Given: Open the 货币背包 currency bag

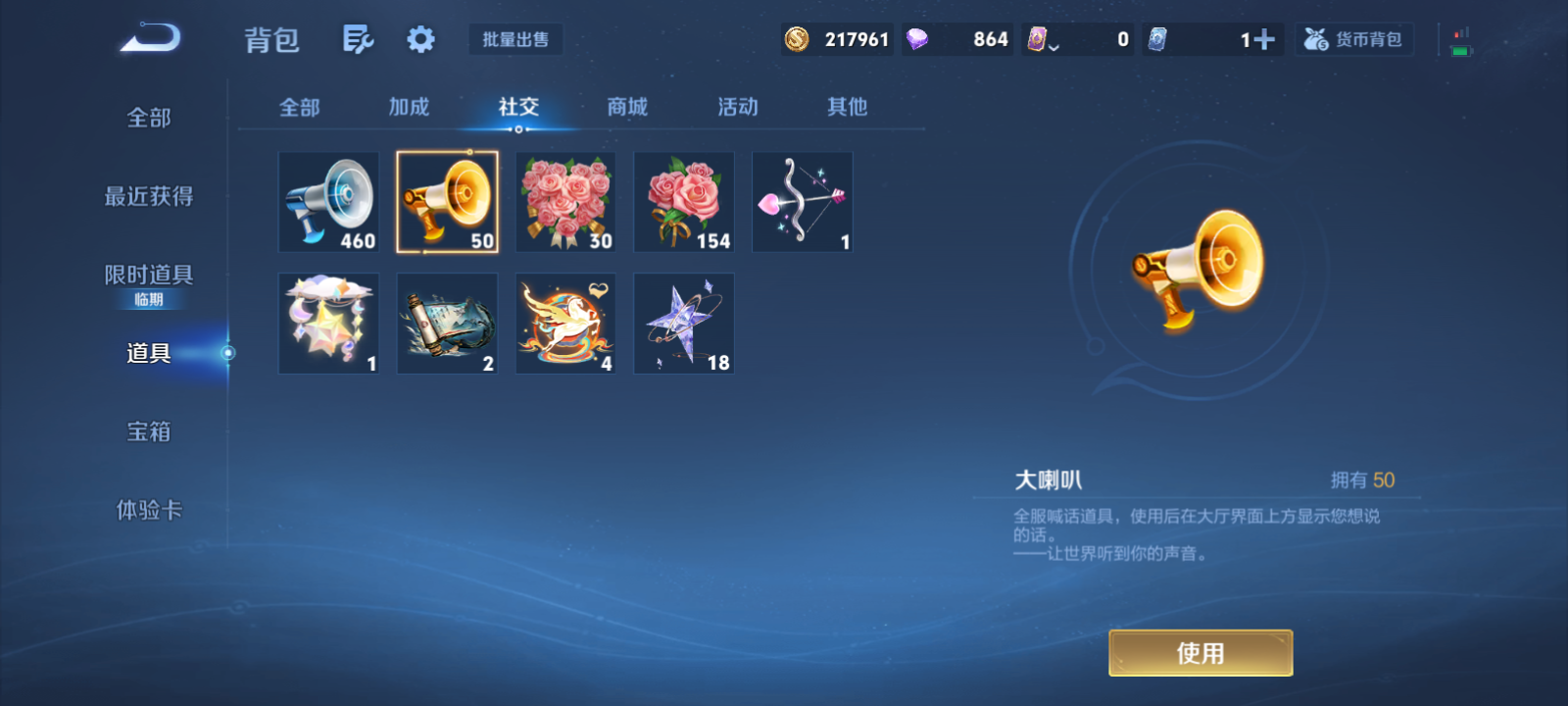Looking at the screenshot, I should [x=1353, y=39].
